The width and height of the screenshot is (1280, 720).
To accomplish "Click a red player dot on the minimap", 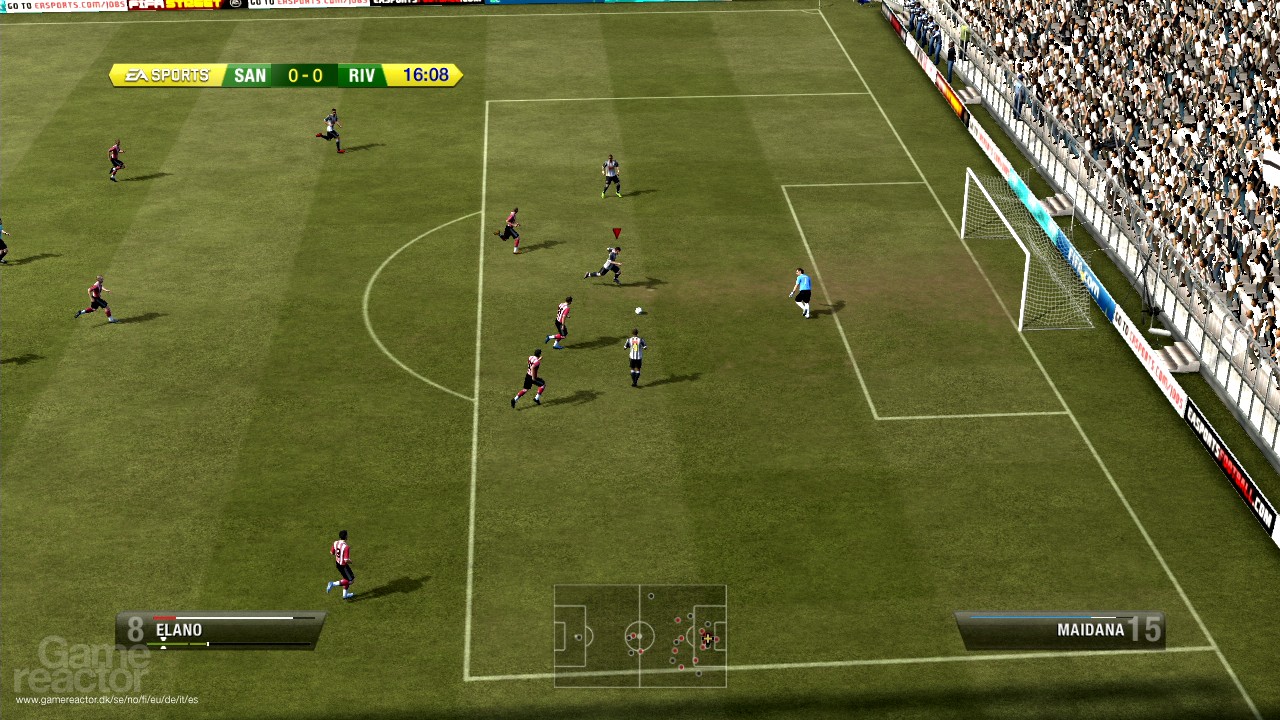I will [x=677, y=620].
